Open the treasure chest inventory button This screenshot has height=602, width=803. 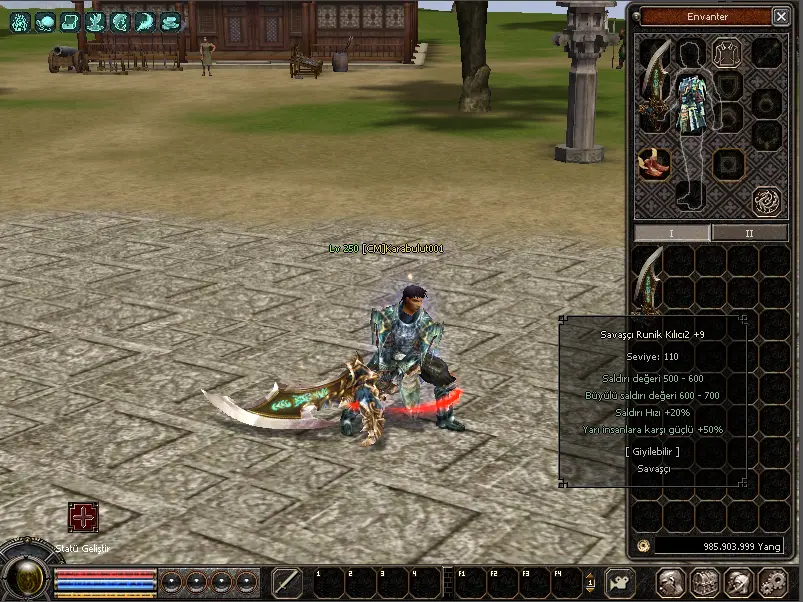(705, 581)
